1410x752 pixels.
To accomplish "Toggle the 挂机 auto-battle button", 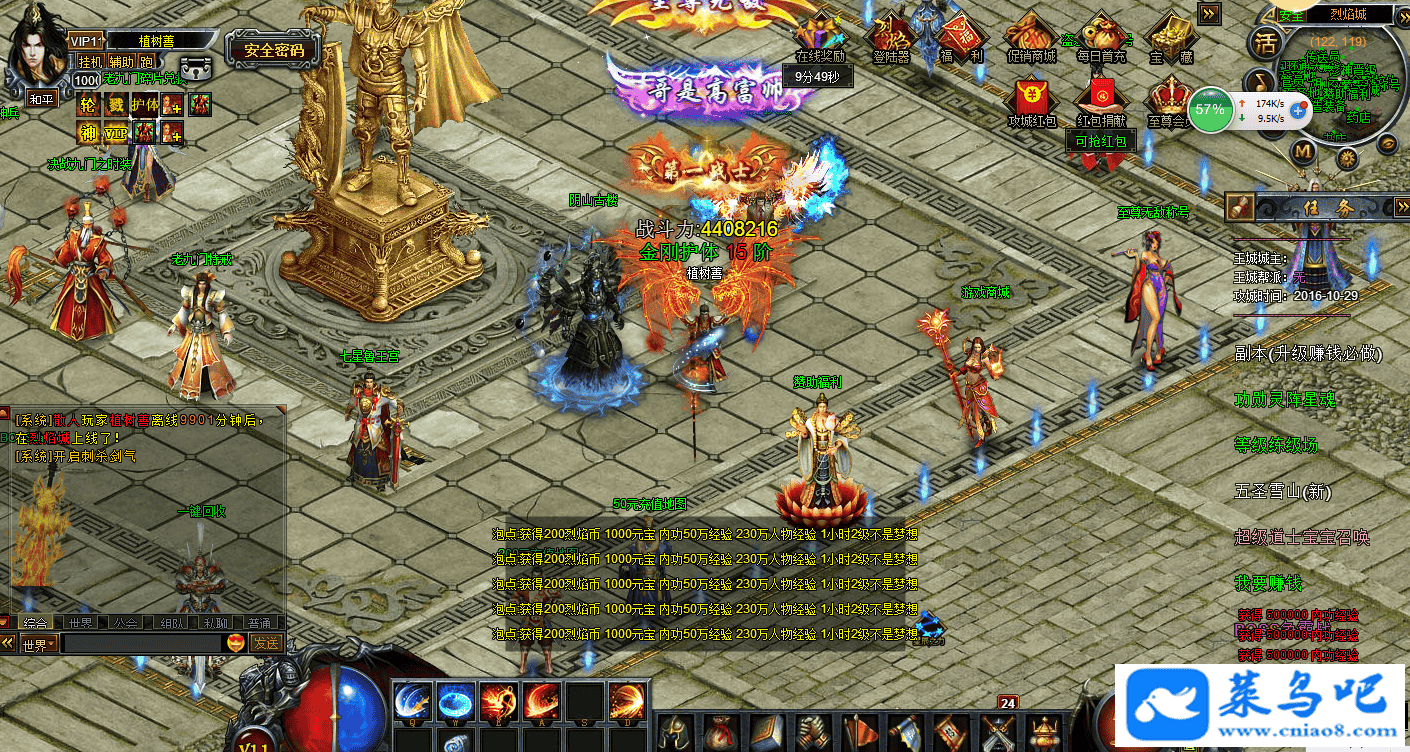I will click(x=90, y=61).
